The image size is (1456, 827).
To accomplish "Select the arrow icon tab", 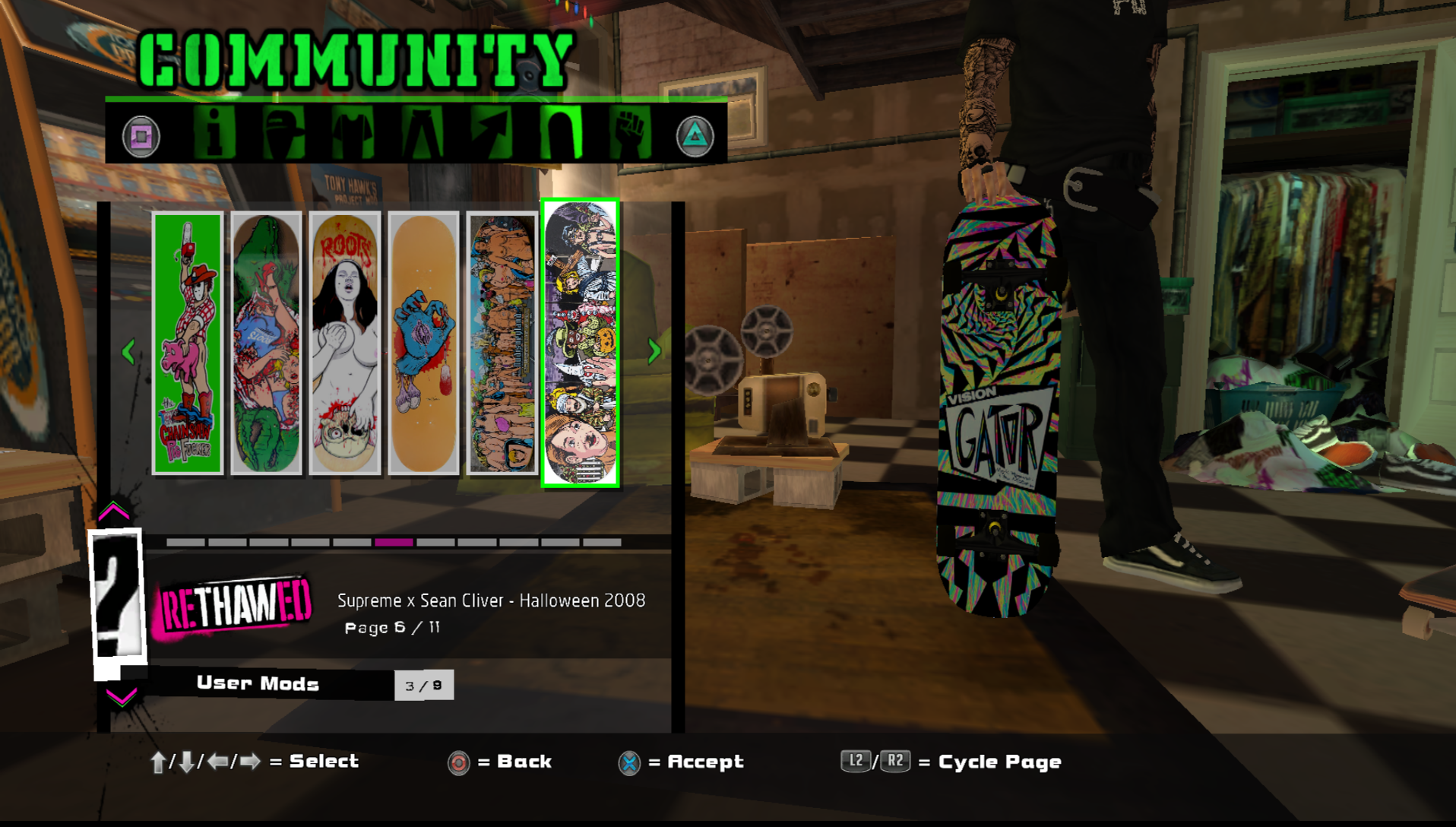I will pos(492,134).
